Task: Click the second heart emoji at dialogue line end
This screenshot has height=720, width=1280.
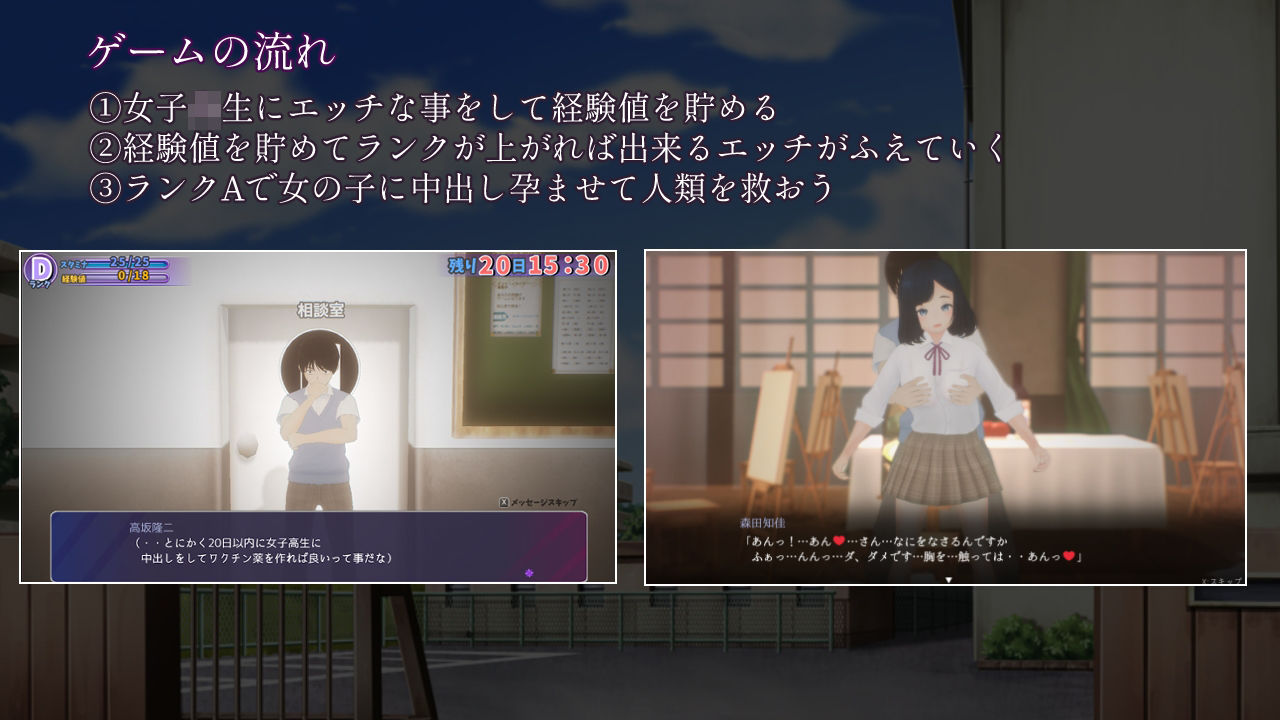Action: point(1068,558)
